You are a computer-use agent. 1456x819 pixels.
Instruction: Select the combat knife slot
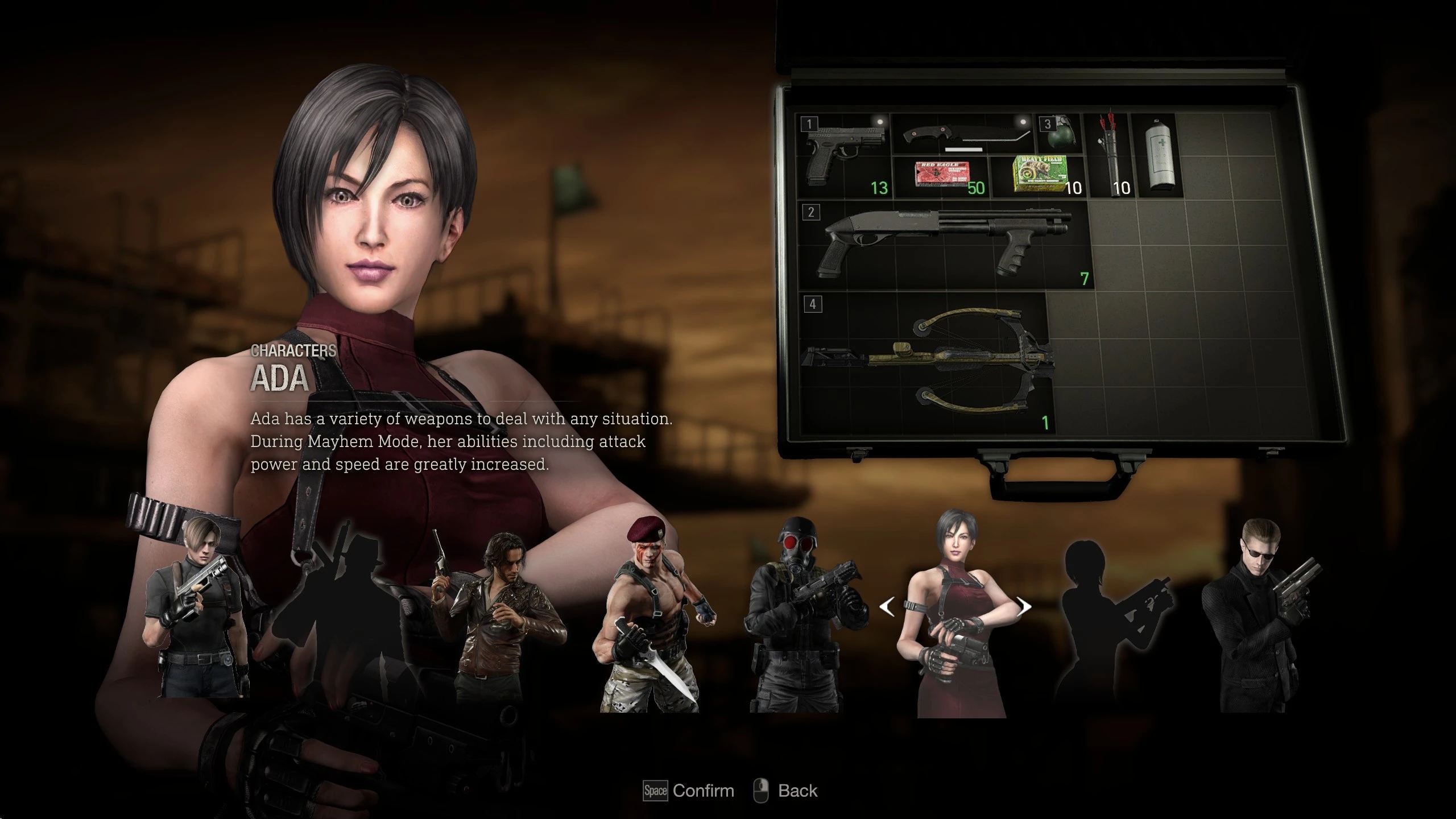click(961, 134)
